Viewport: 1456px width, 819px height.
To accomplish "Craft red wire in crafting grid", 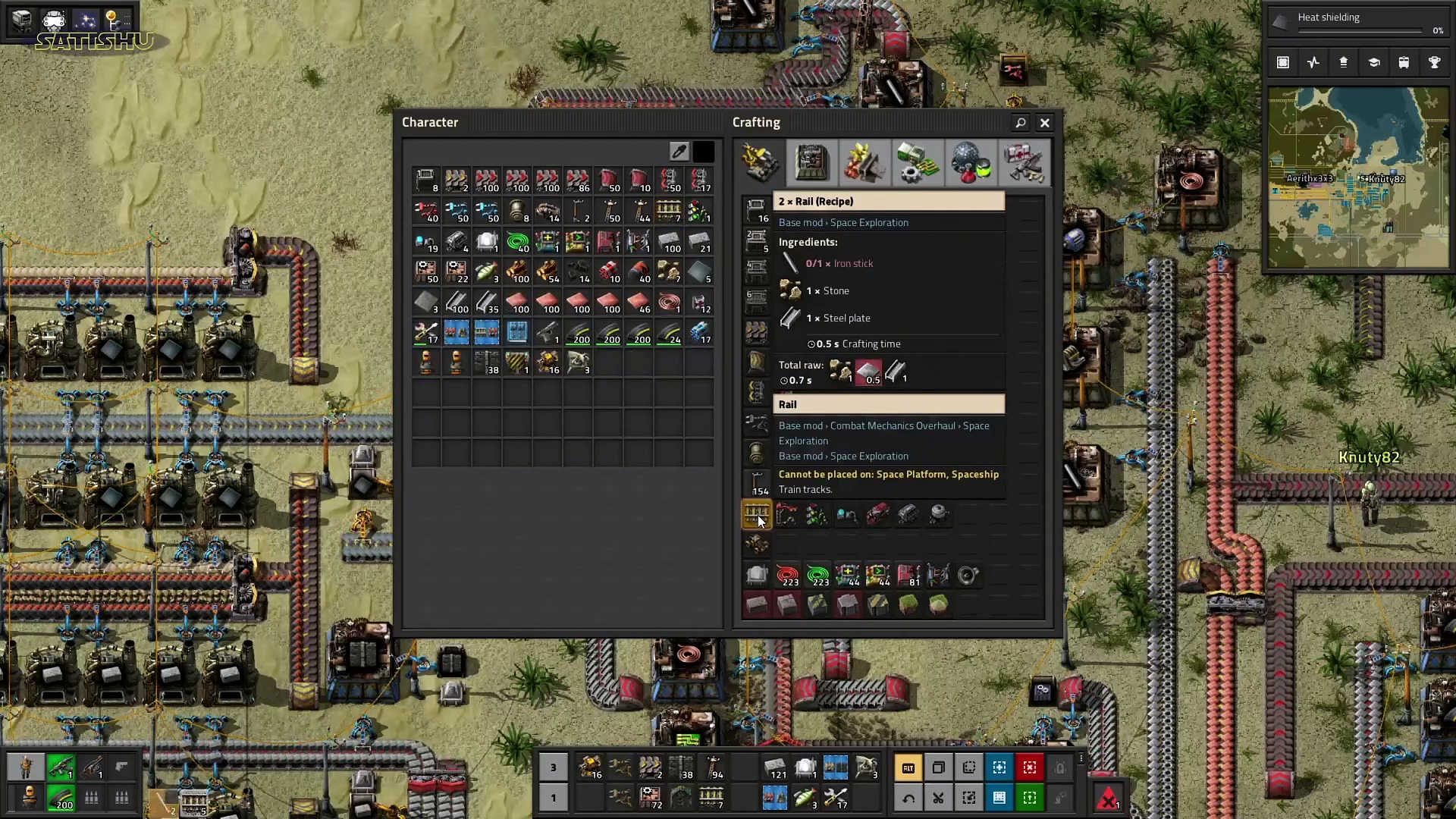I will (787, 576).
